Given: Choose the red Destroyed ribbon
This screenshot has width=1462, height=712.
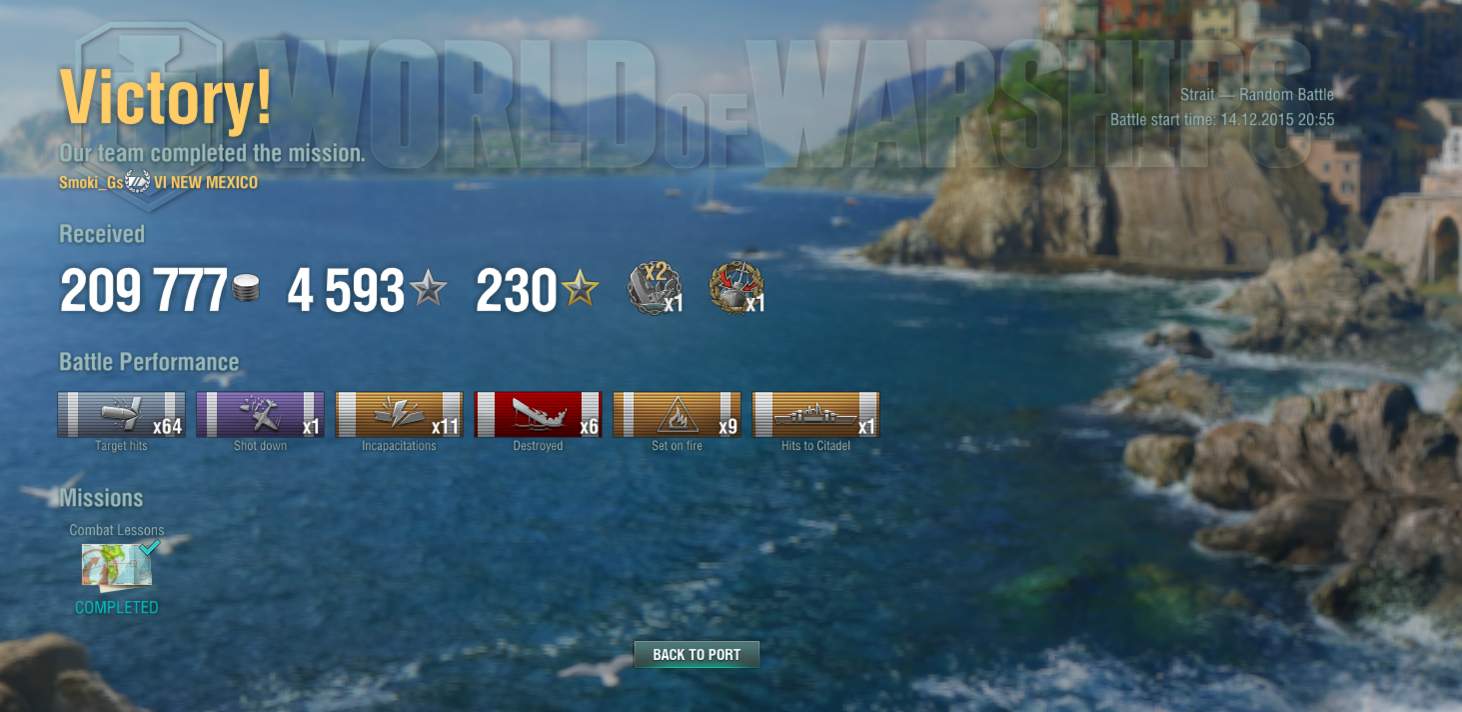Looking at the screenshot, I should point(537,414).
